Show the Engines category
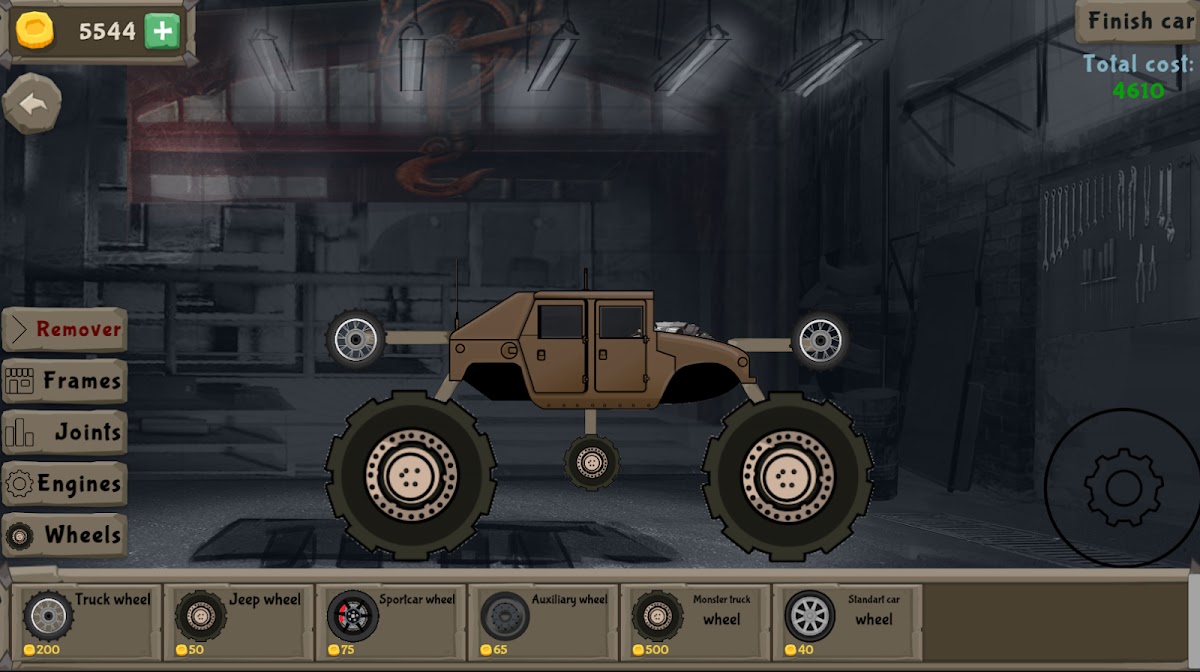The height and width of the screenshot is (672, 1200). [65, 485]
